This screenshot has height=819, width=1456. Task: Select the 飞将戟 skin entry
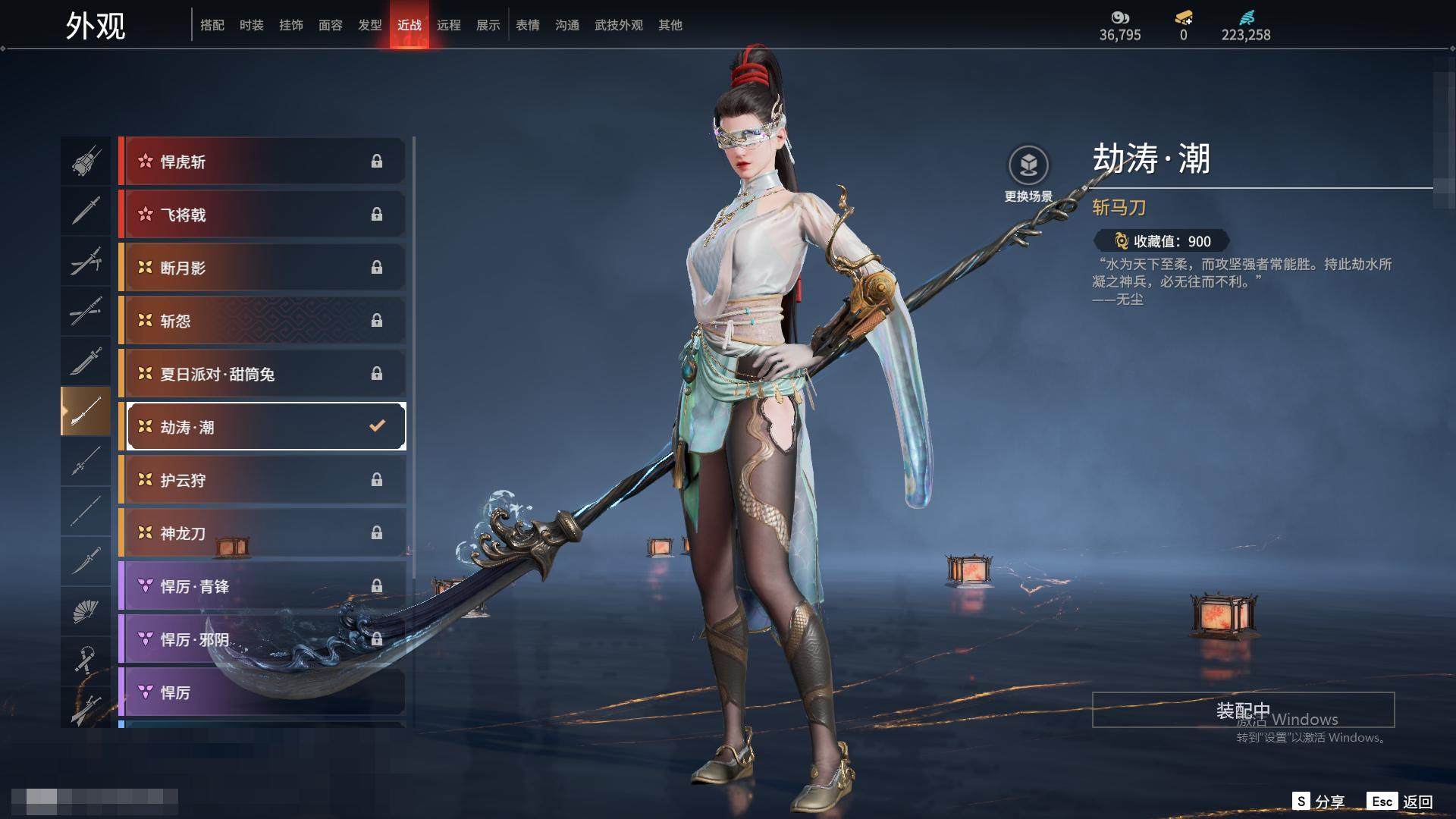[x=262, y=215]
